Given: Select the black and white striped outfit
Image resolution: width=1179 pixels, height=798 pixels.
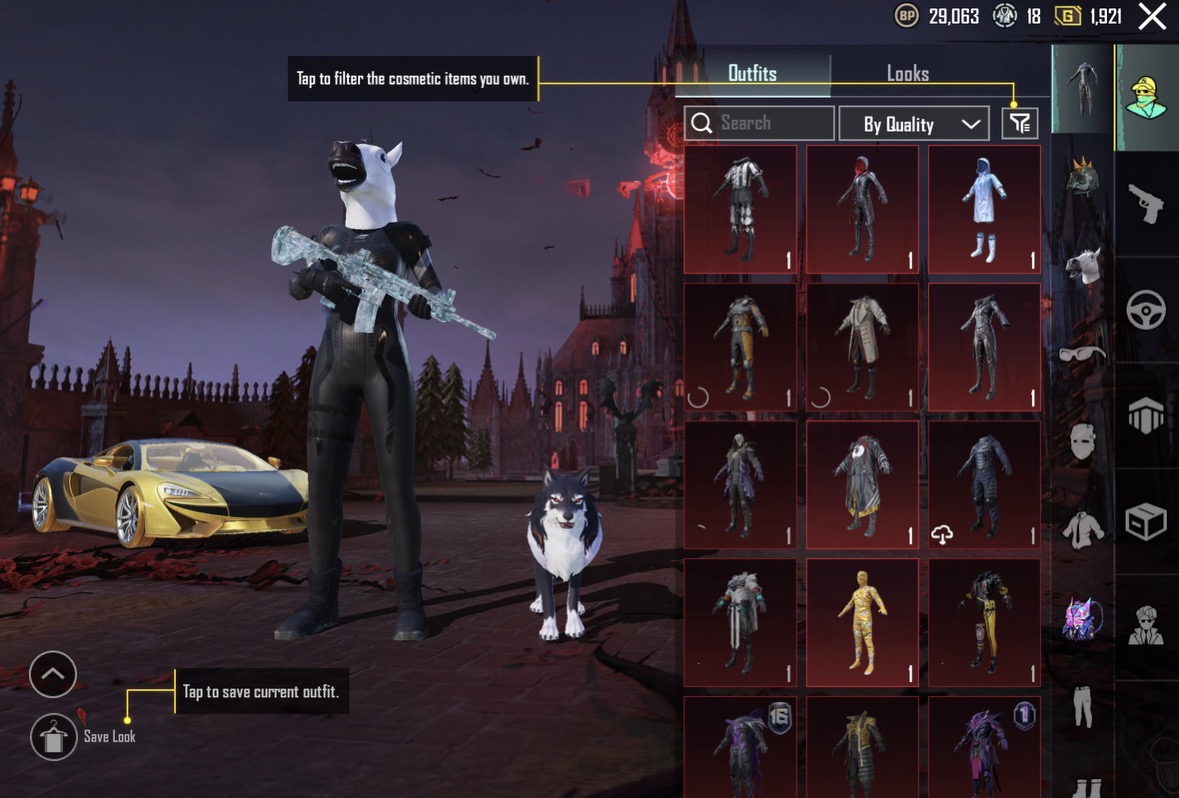Looking at the screenshot, I should [x=740, y=209].
